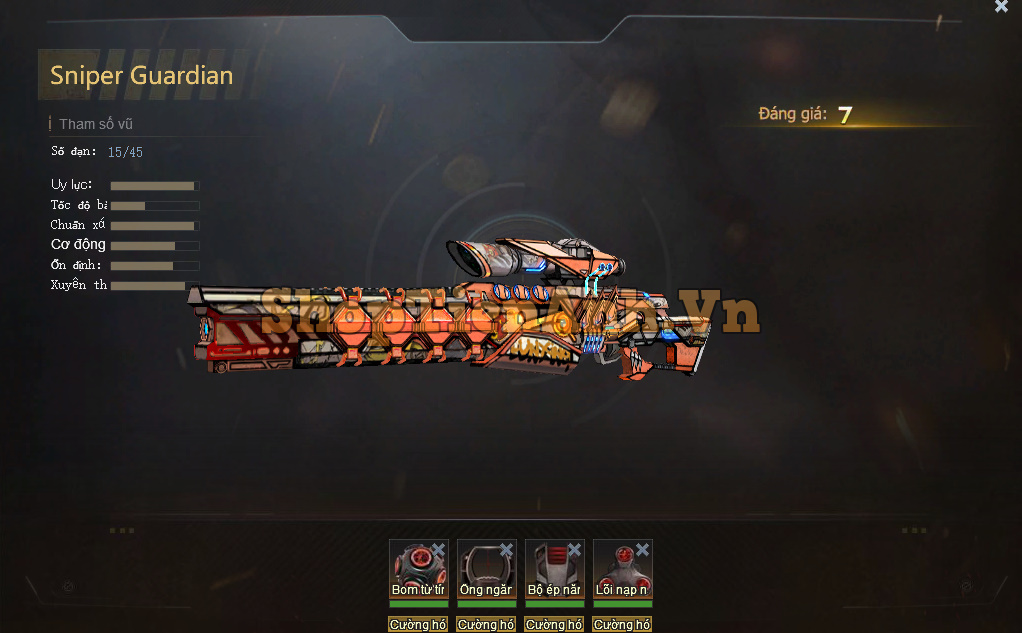Remove the Bộ ép attachment via X
Image resolution: width=1022 pixels, height=633 pixels.
coord(574,550)
